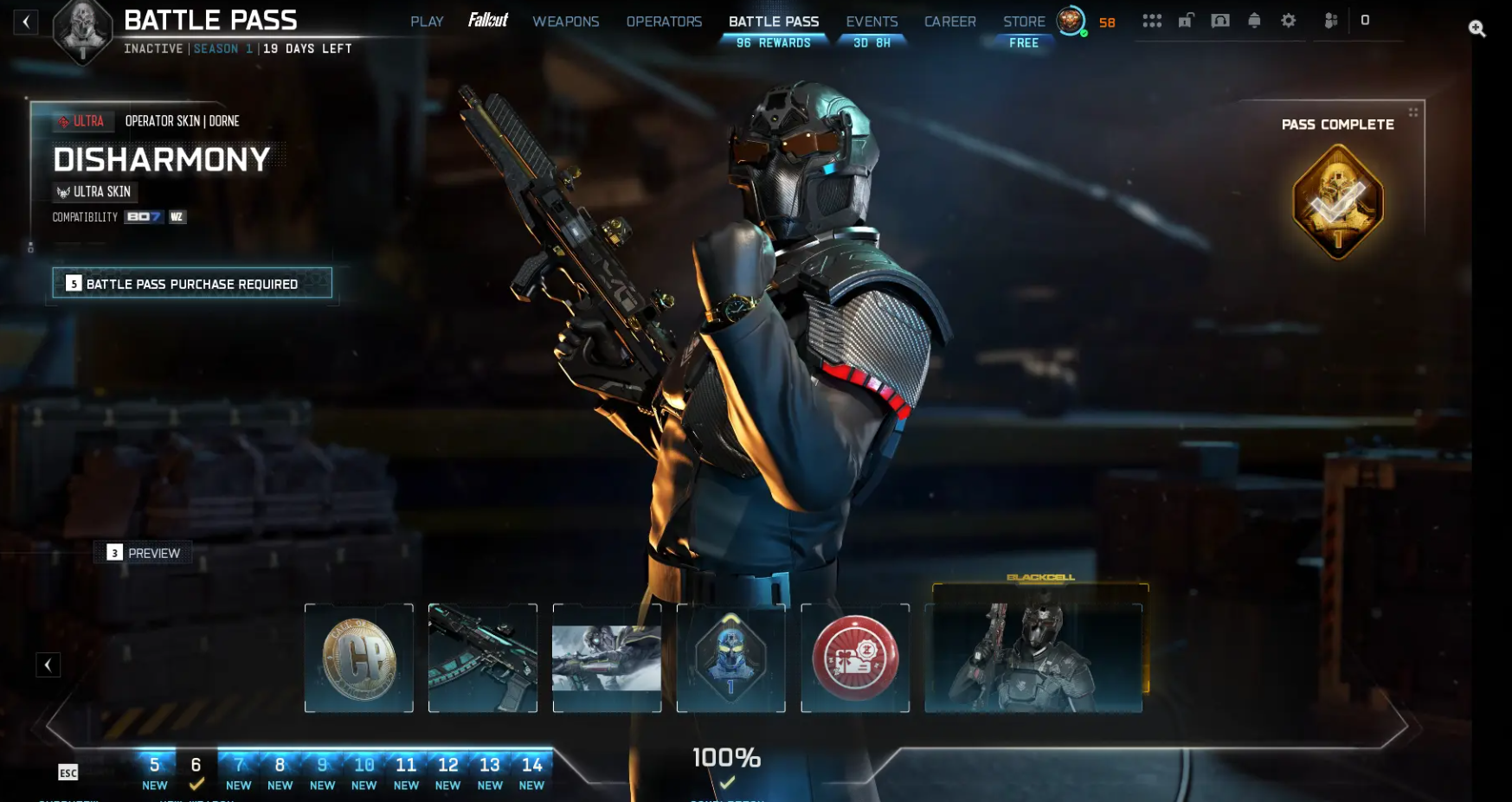Open the apps grid icon
This screenshot has width=1512, height=802.
coord(1152,19)
